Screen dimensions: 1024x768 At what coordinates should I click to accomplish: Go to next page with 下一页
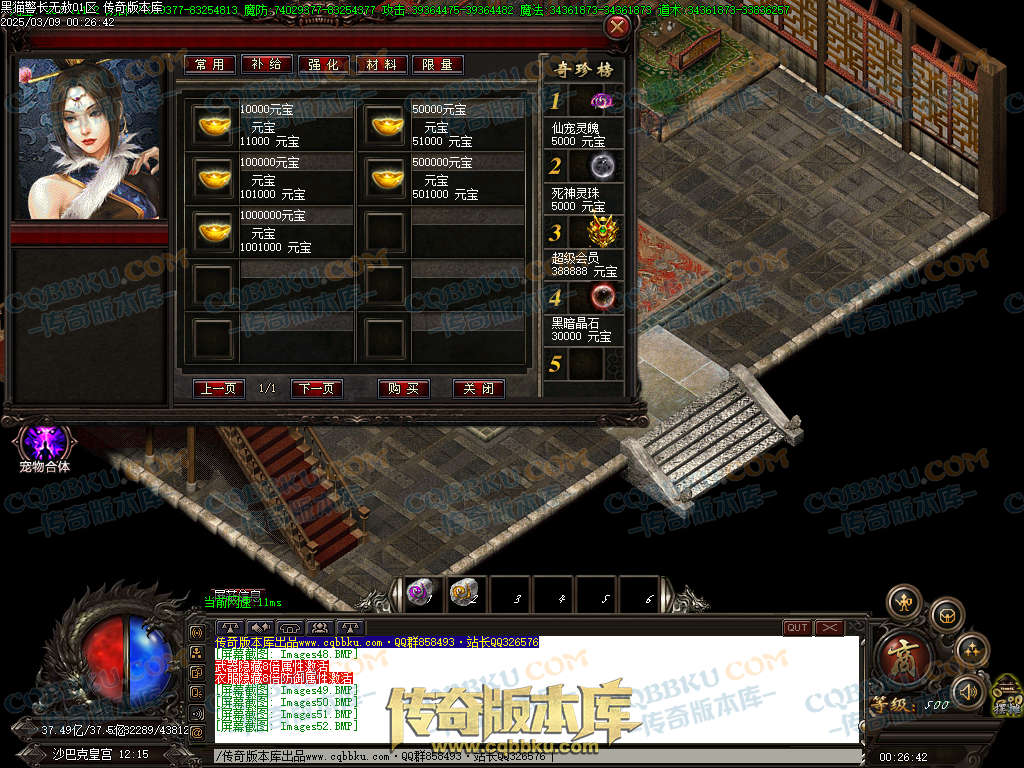(x=317, y=389)
